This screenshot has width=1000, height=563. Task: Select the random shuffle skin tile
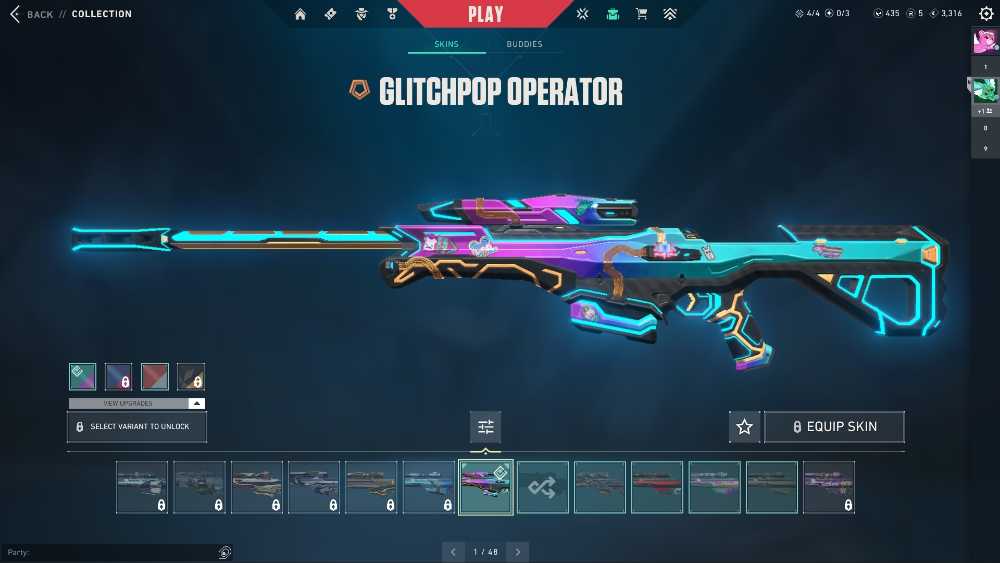(x=543, y=487)
